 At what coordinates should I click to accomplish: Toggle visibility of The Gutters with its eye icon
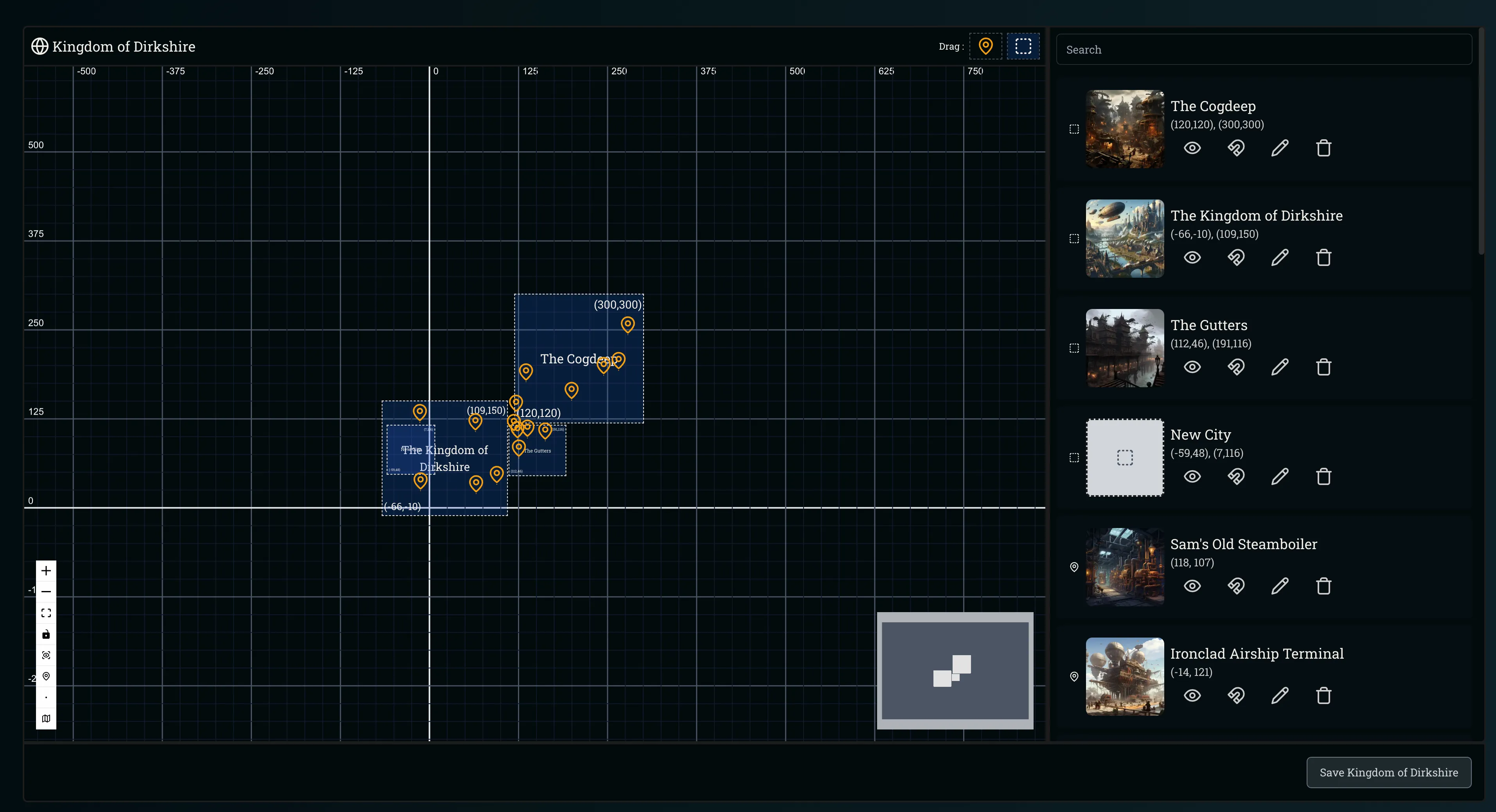point(1192,366)
